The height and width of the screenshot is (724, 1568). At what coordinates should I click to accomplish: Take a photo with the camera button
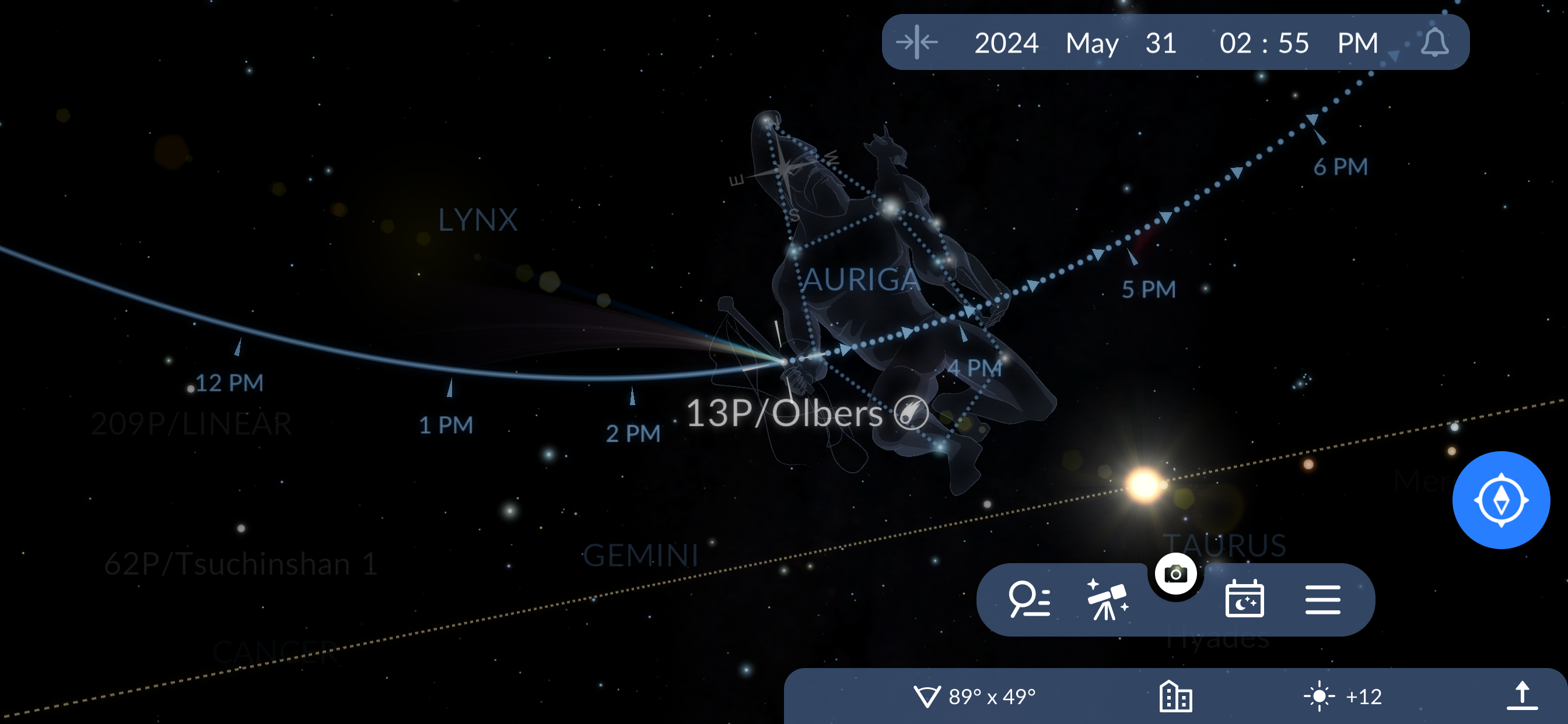pos(1175,574)
